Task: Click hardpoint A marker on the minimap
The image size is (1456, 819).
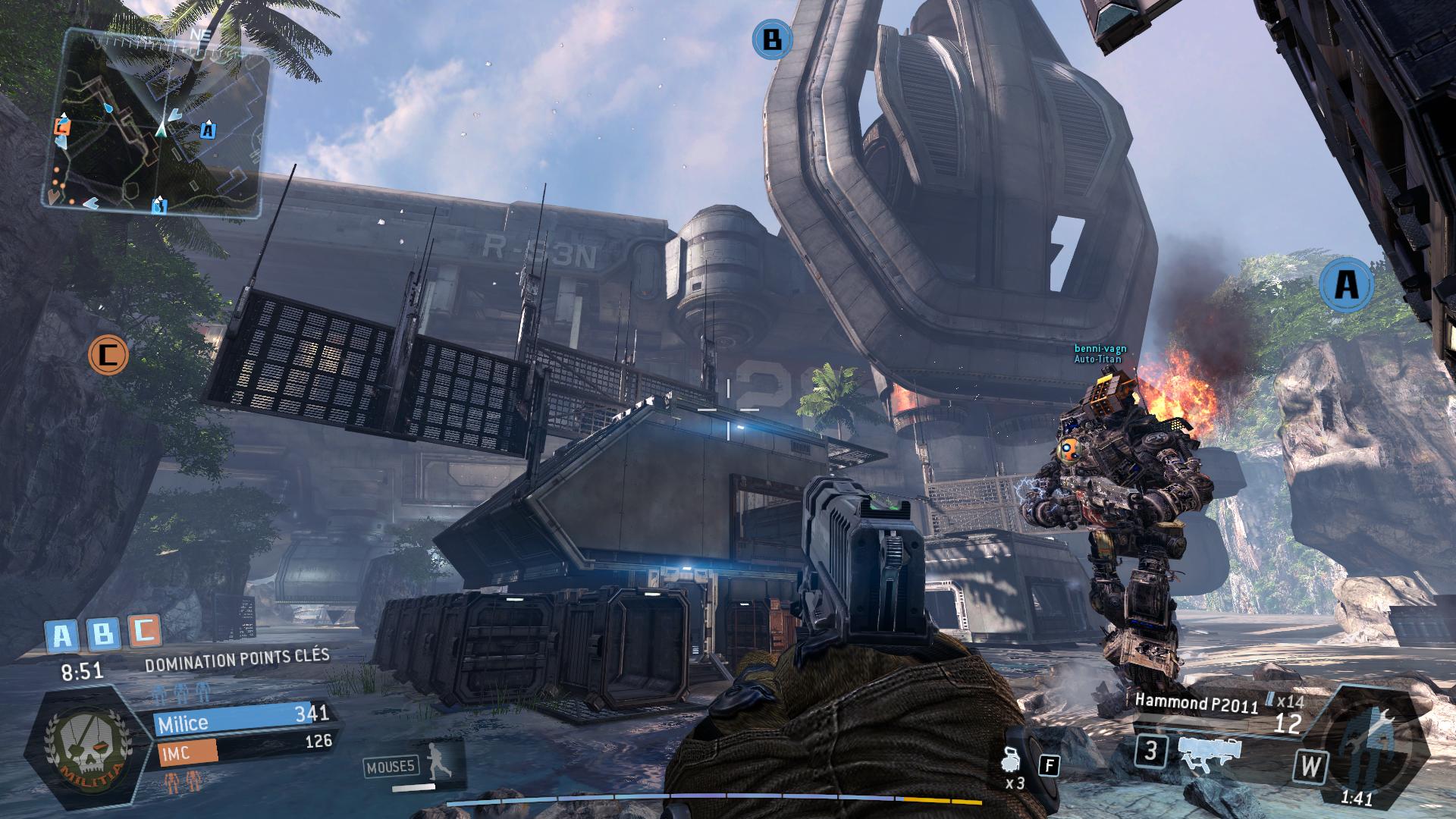Action: 209,130
